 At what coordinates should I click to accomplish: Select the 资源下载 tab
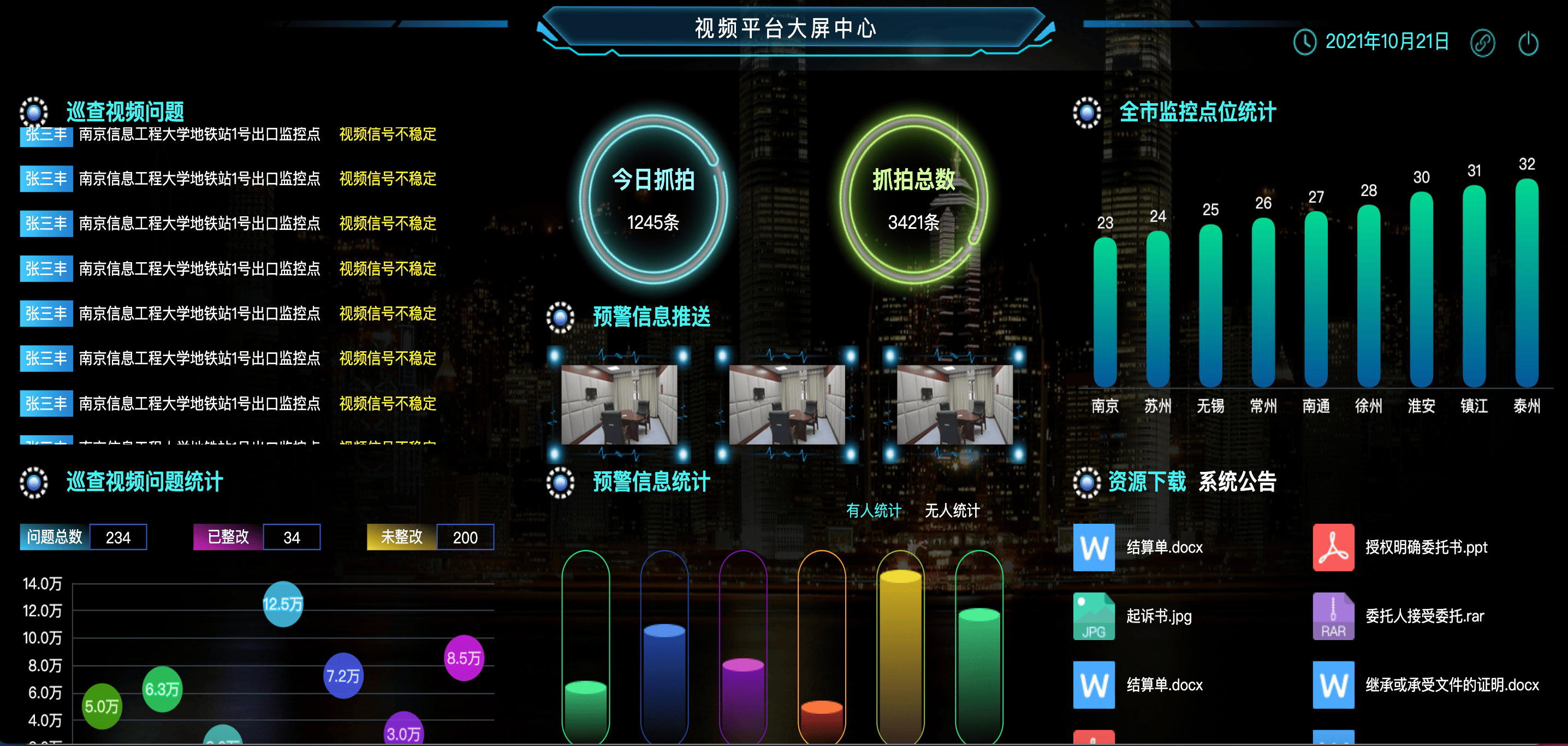tap(1147, 482)
